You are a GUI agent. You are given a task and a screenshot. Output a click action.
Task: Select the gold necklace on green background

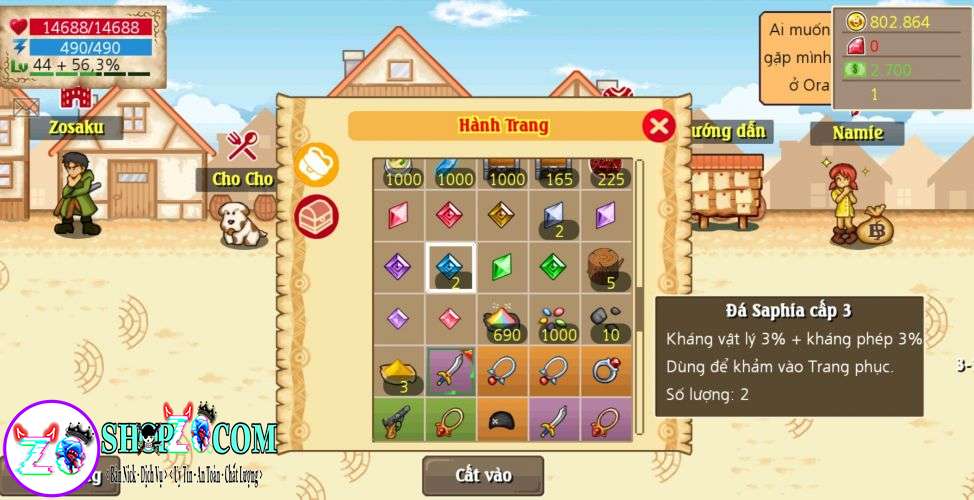[451, 421]
